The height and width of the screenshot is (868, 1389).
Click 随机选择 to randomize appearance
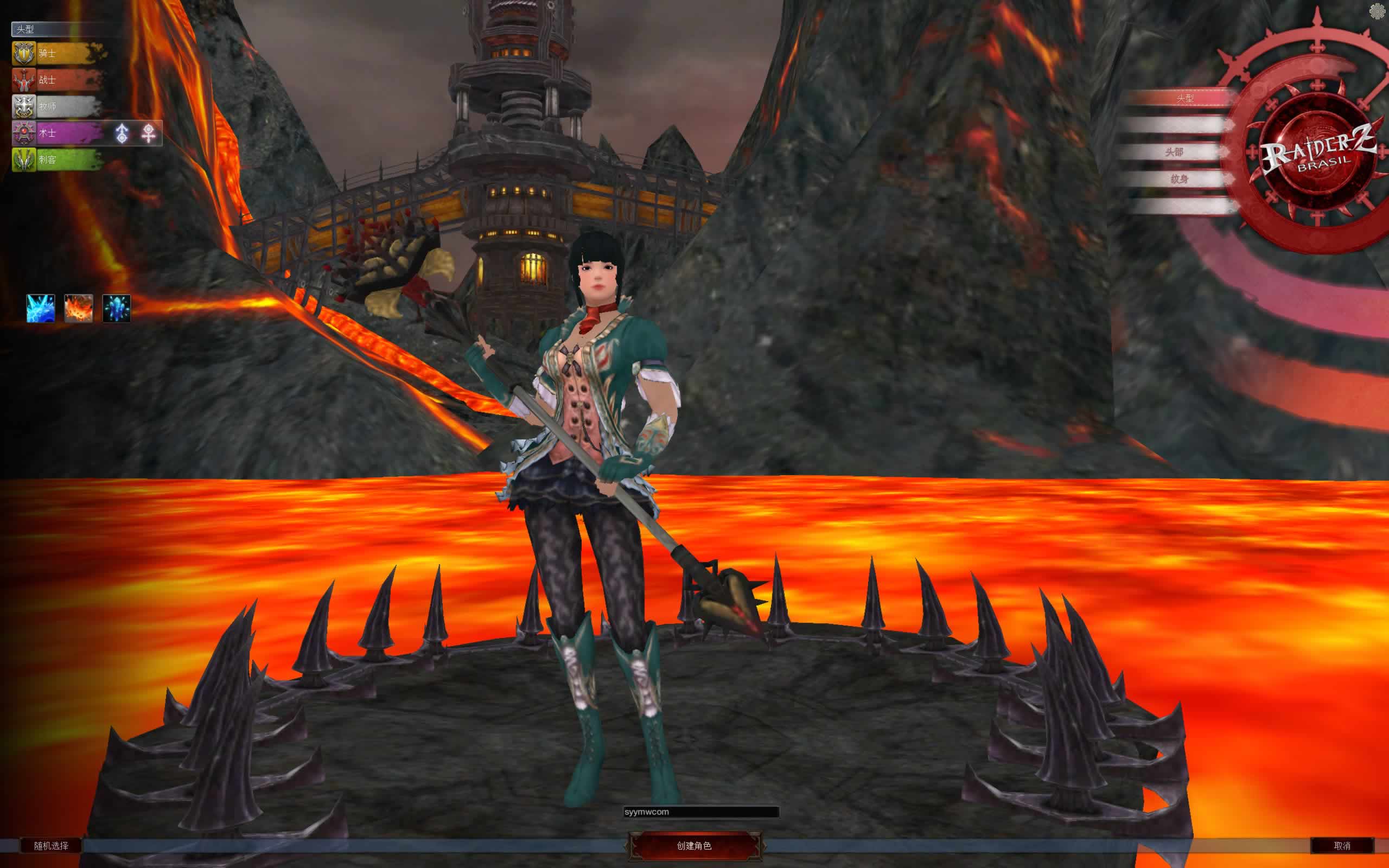coord(51,846)
